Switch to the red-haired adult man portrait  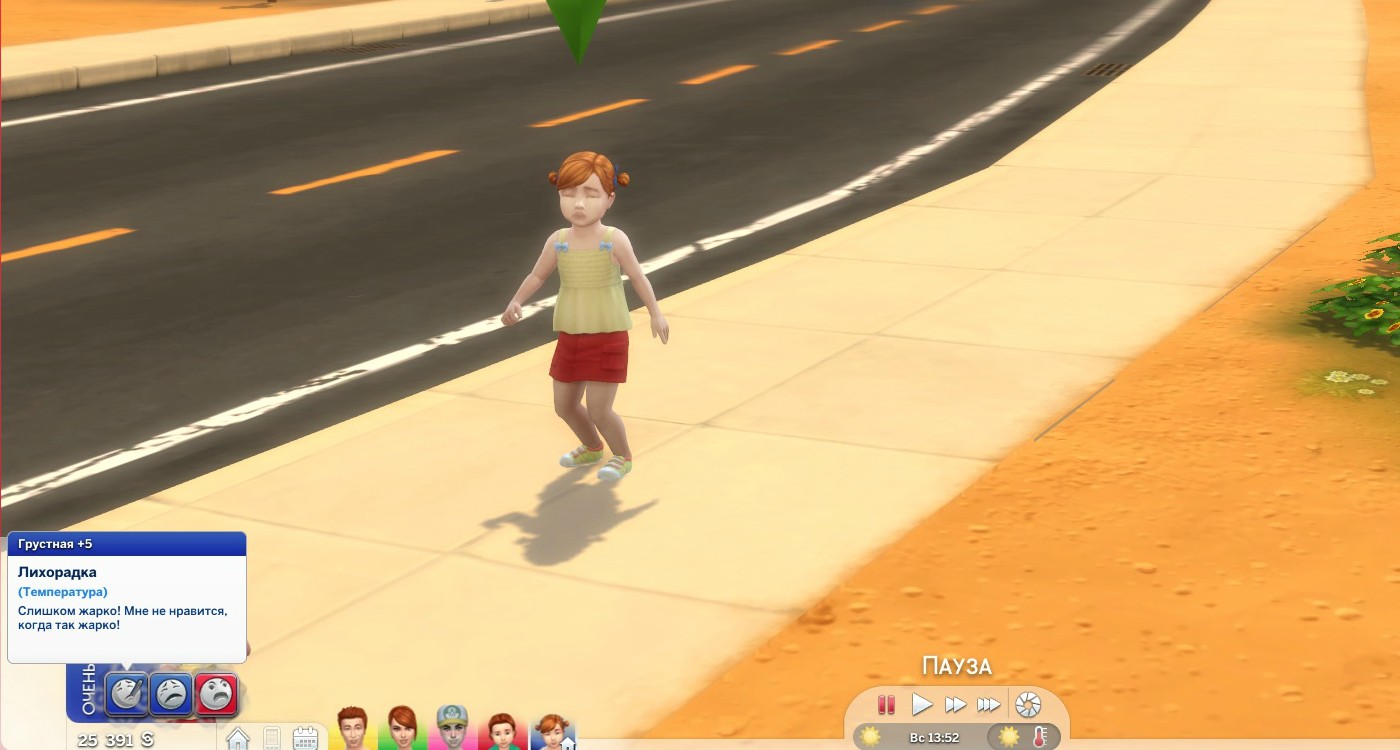352,729
